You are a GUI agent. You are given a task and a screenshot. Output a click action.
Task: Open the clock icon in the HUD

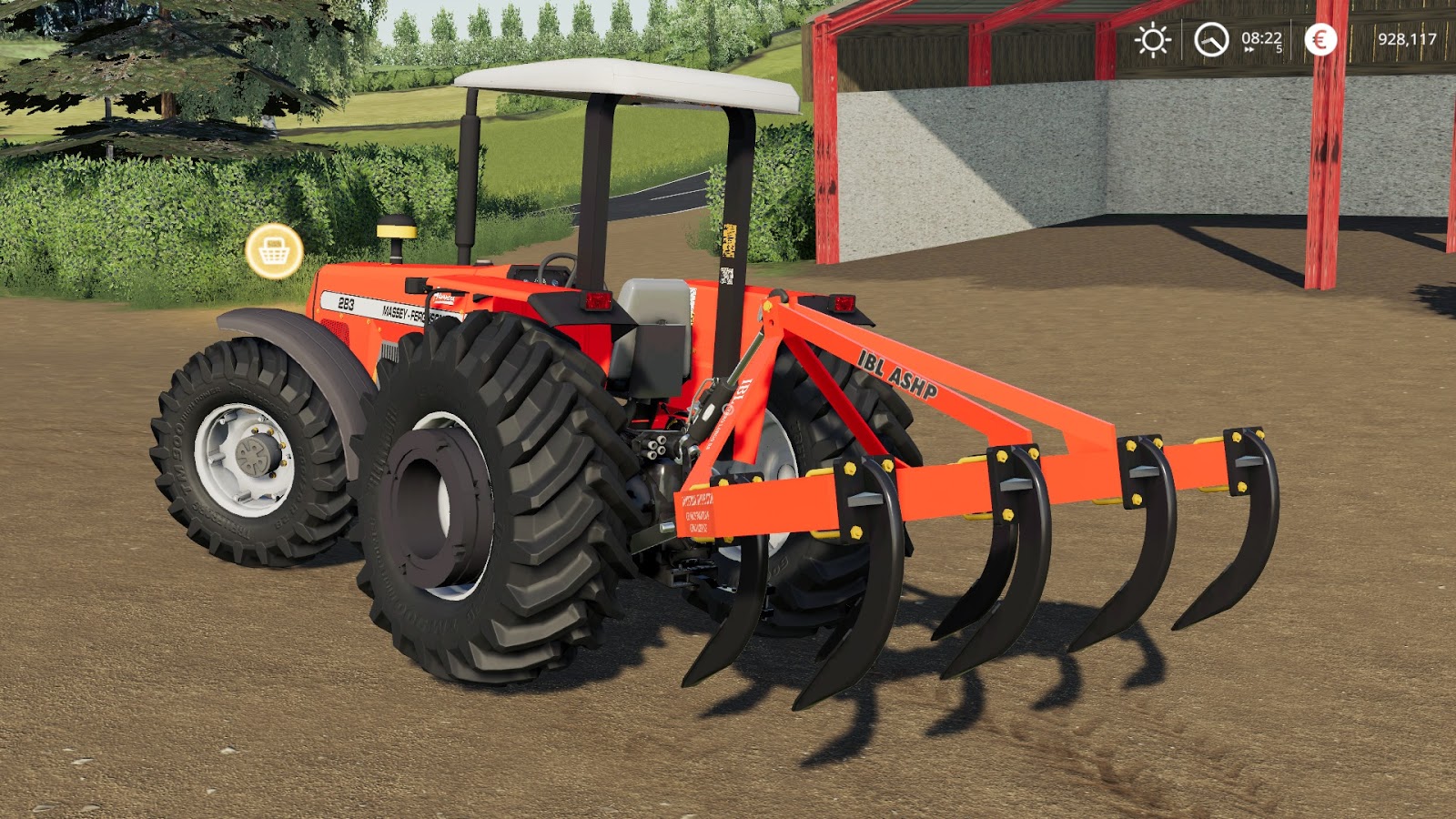[x=1210, y=40]
